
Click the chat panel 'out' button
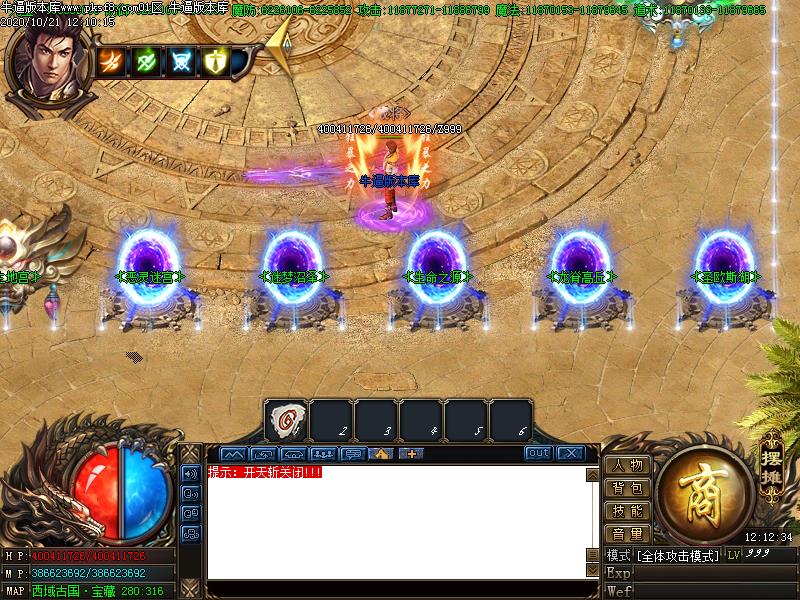[538, 453]
